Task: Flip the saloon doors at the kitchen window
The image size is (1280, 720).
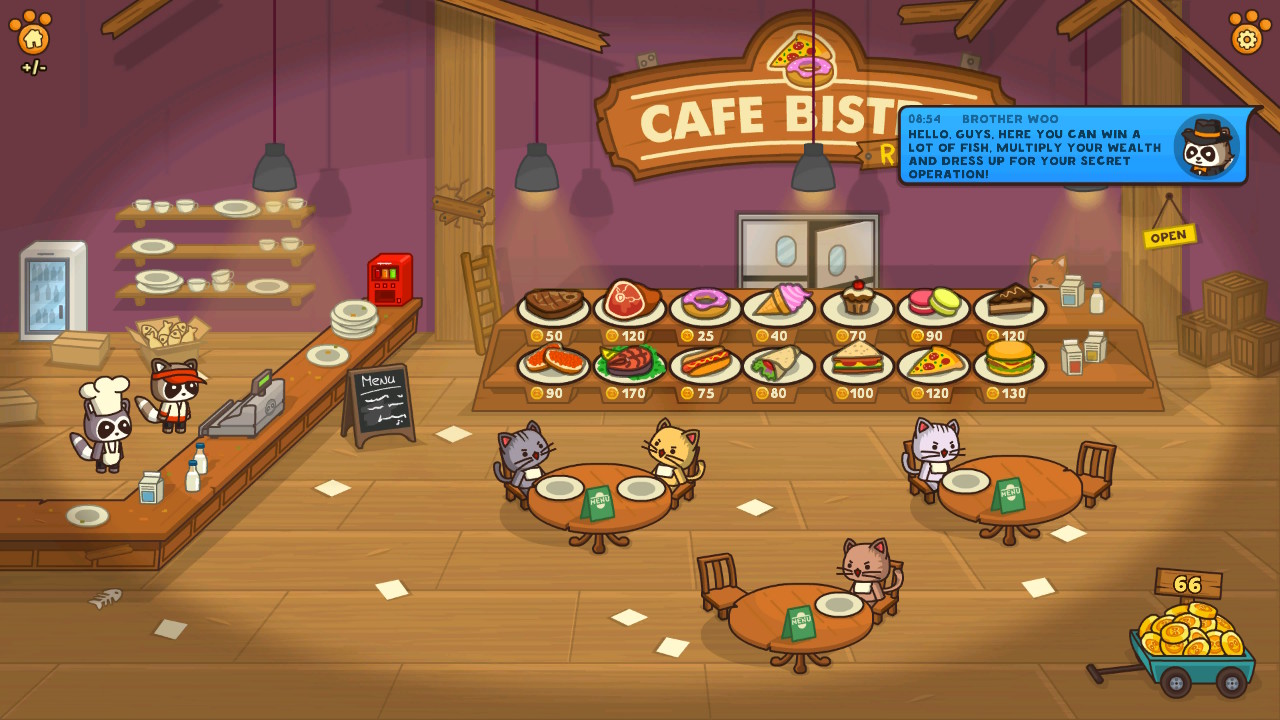Action: tap(808, 248)
